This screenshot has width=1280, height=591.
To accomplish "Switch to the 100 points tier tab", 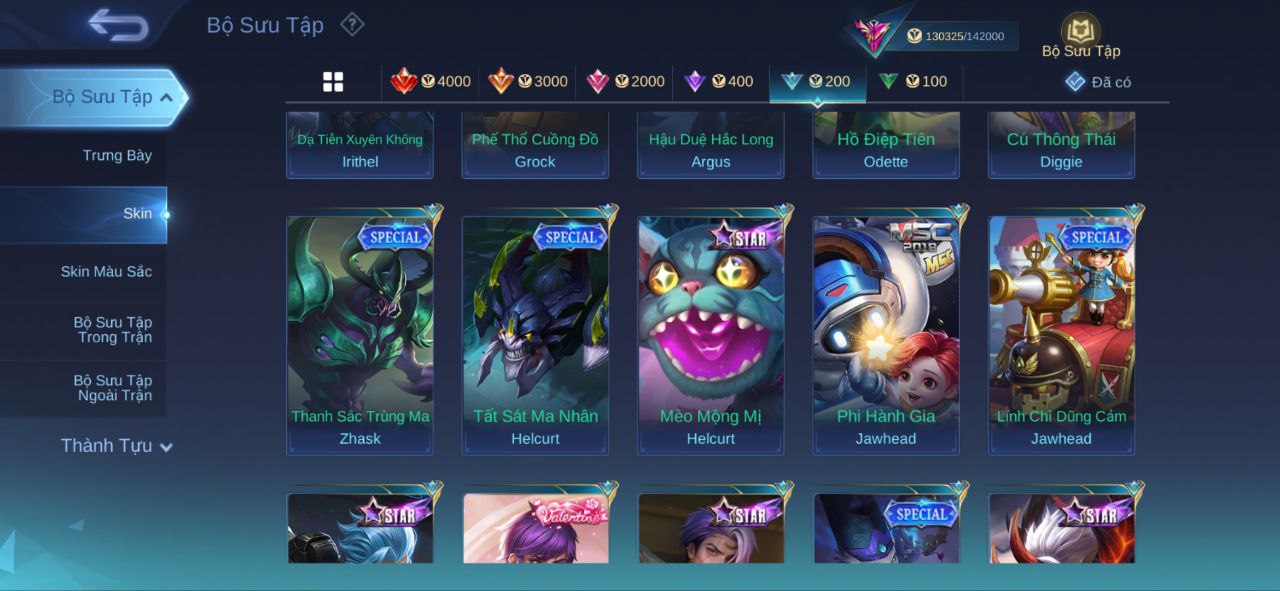I will (x=913, y=81).
